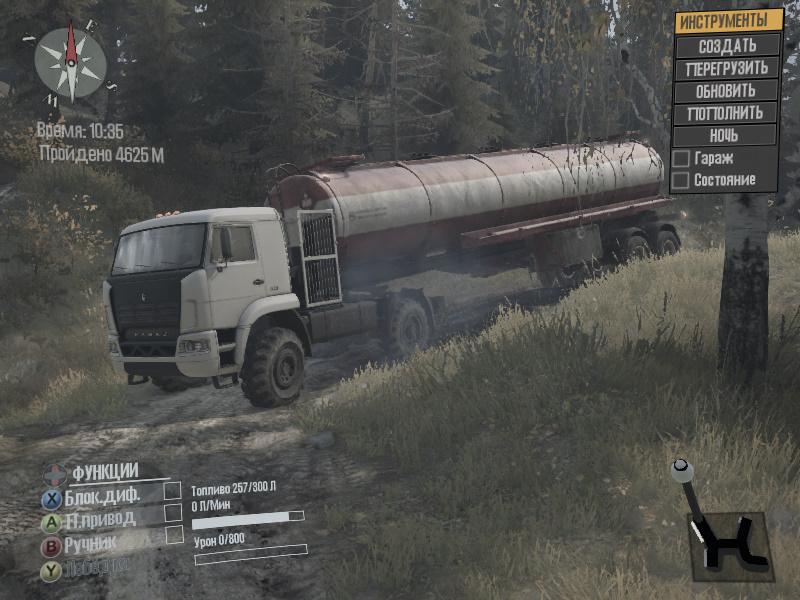The height and width of the screenshot is (600, 800).
Task: Select the ПЕРЕГРУЗИТЬ option
Action: pyautogui.click(x=727, y=68)
